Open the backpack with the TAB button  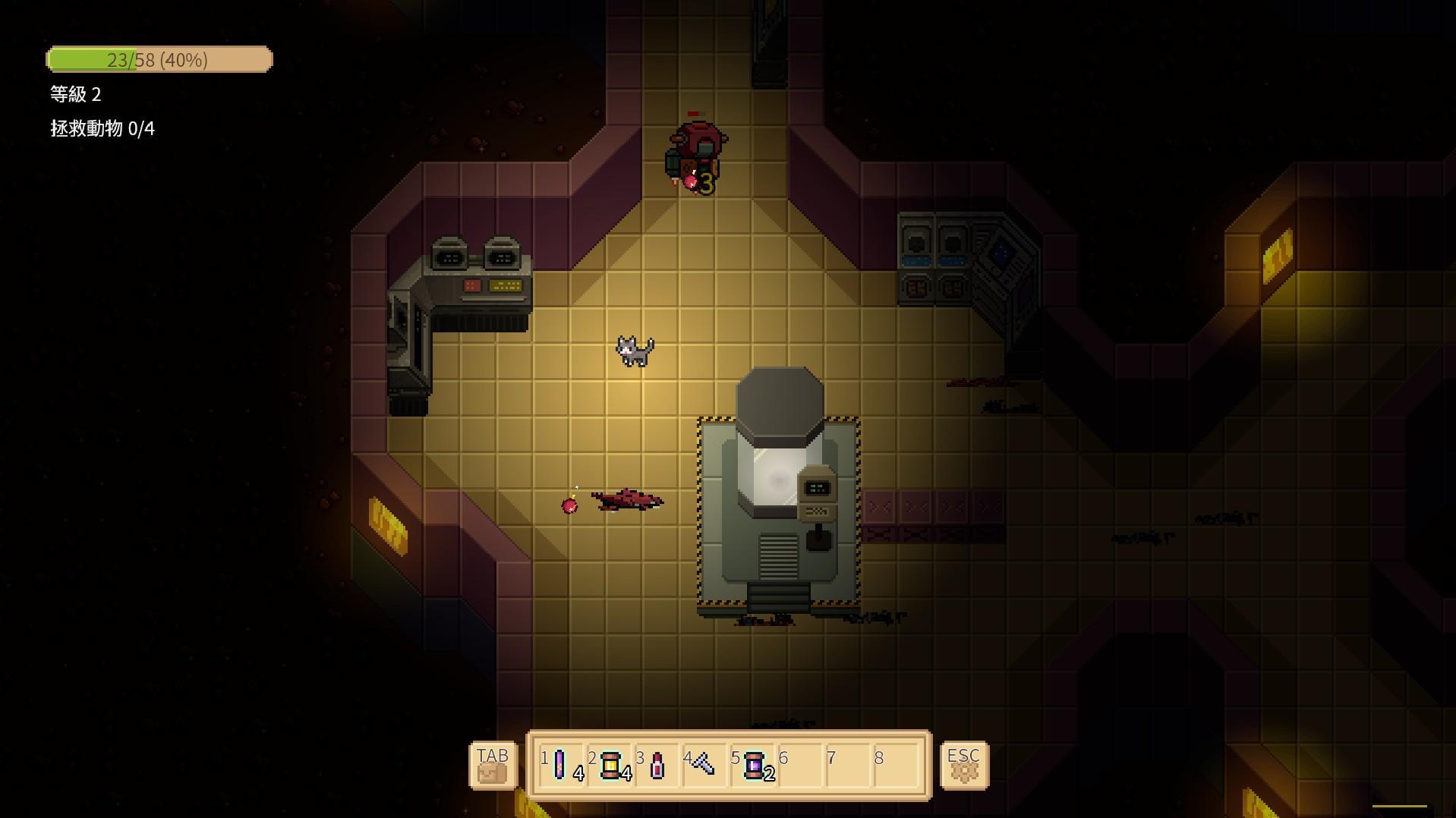click(x=493, y=766)
